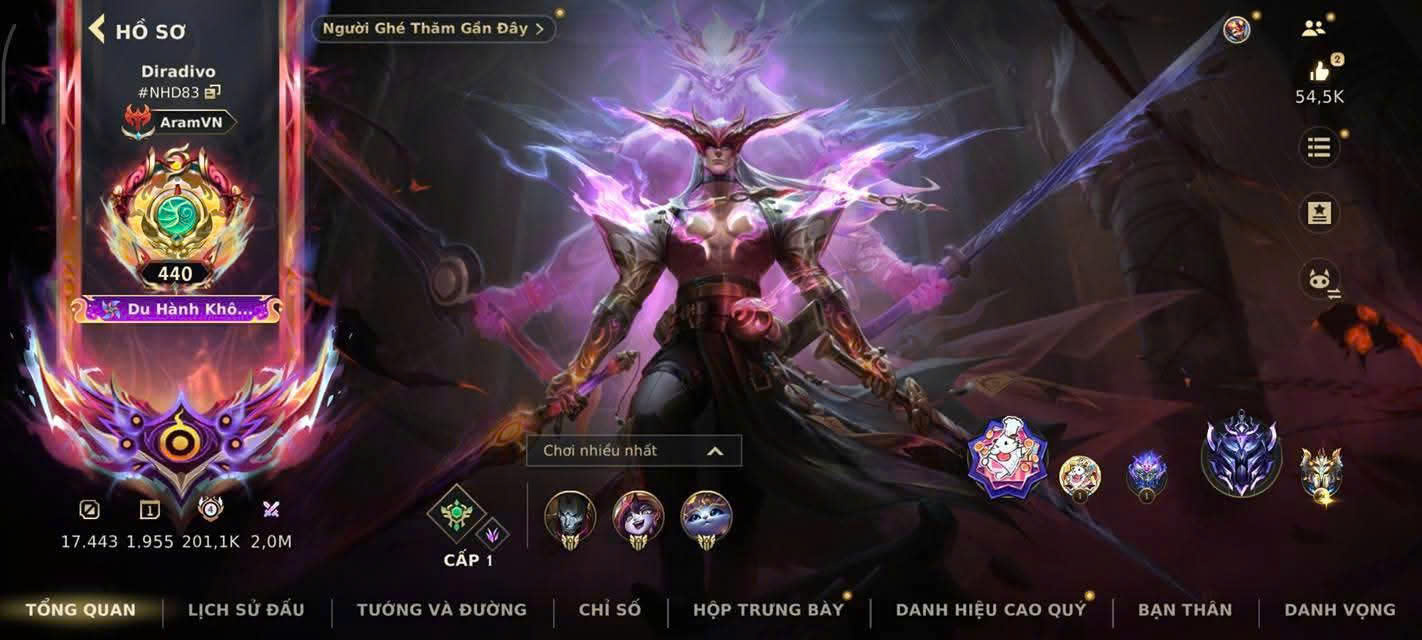
Task: View the Bạn Thân tab
Action: pos(1185,609)
